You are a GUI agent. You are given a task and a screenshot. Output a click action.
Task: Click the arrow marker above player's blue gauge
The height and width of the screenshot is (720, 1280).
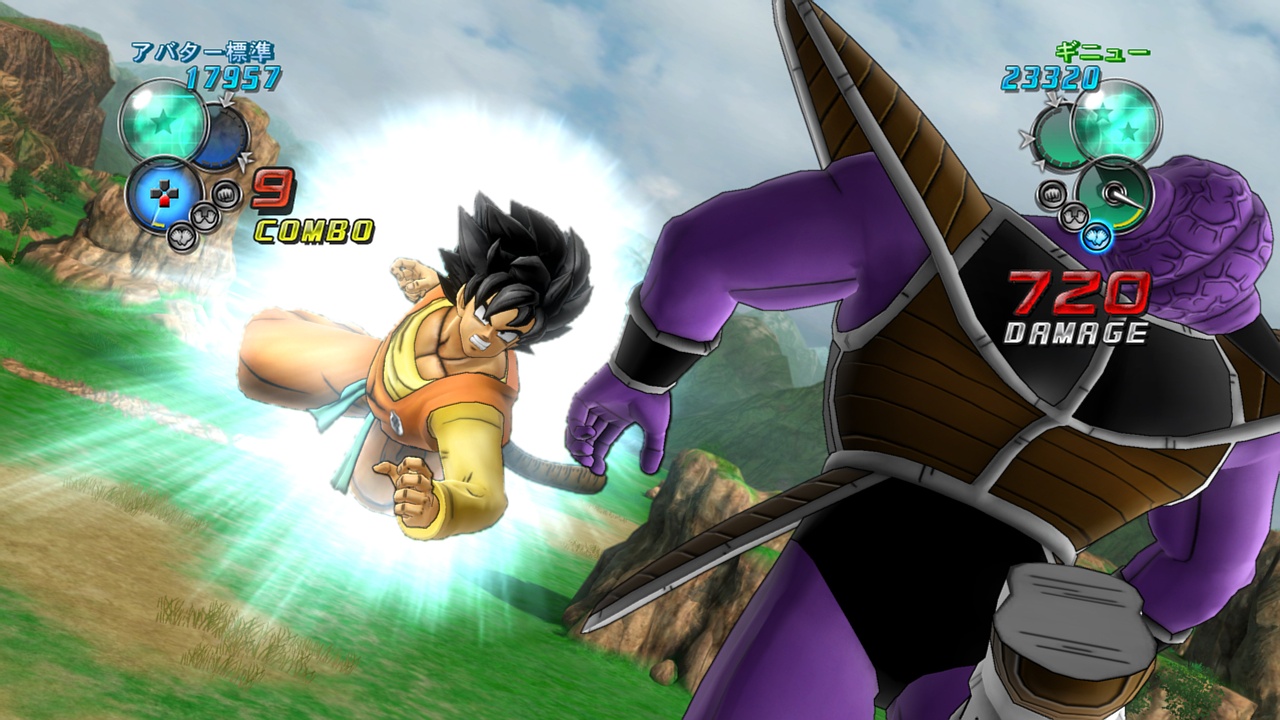(x=224, y=100)
